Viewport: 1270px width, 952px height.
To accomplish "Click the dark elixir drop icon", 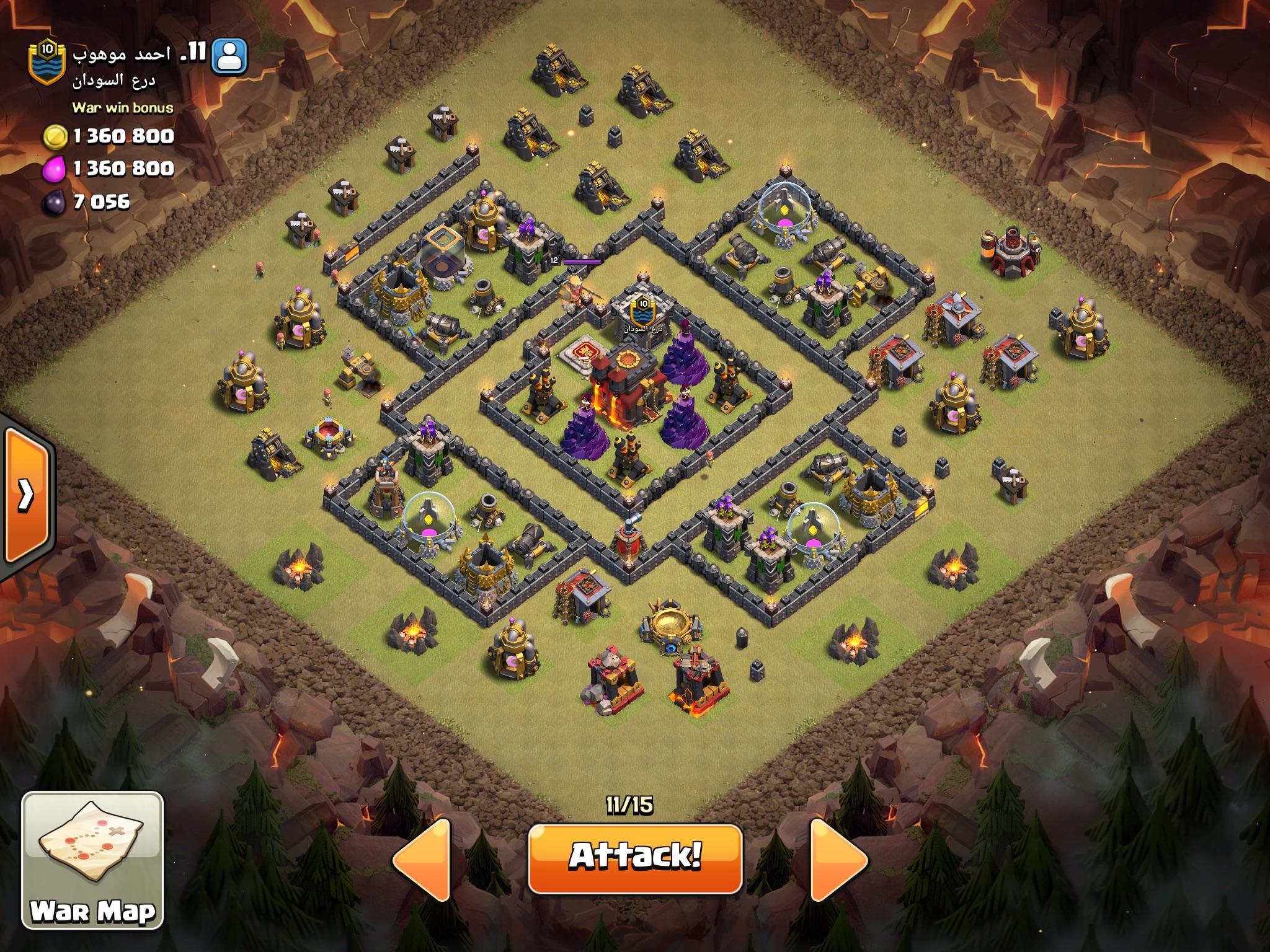I will [53, 202].
